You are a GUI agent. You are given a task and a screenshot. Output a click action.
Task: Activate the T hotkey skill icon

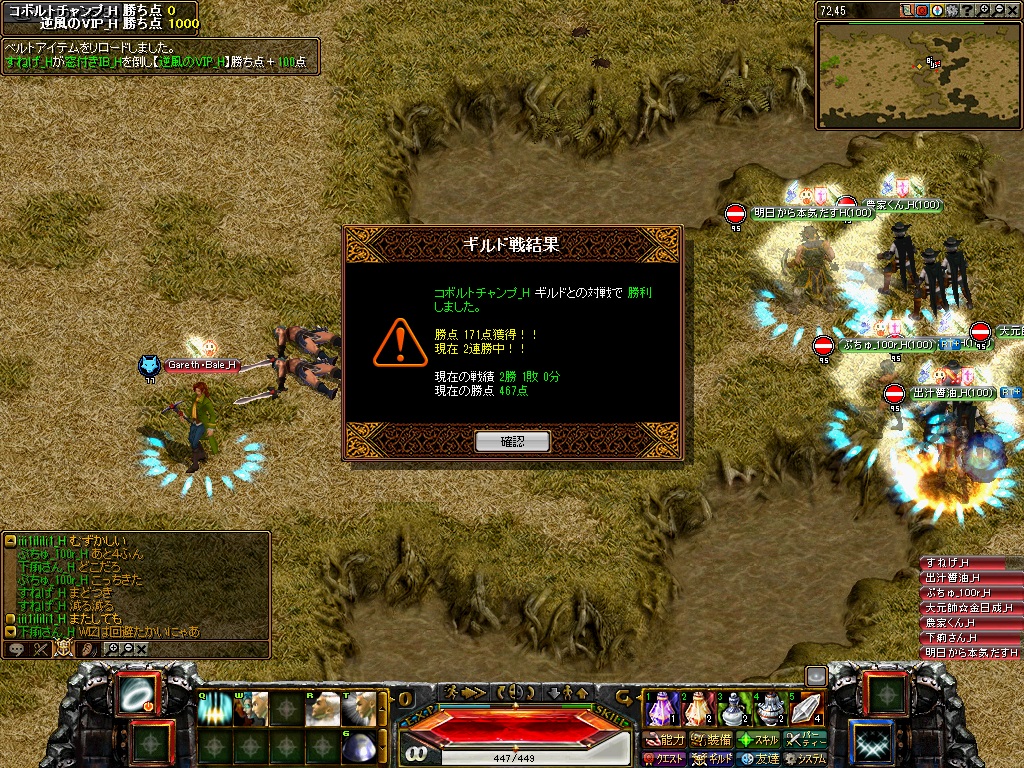359,709
